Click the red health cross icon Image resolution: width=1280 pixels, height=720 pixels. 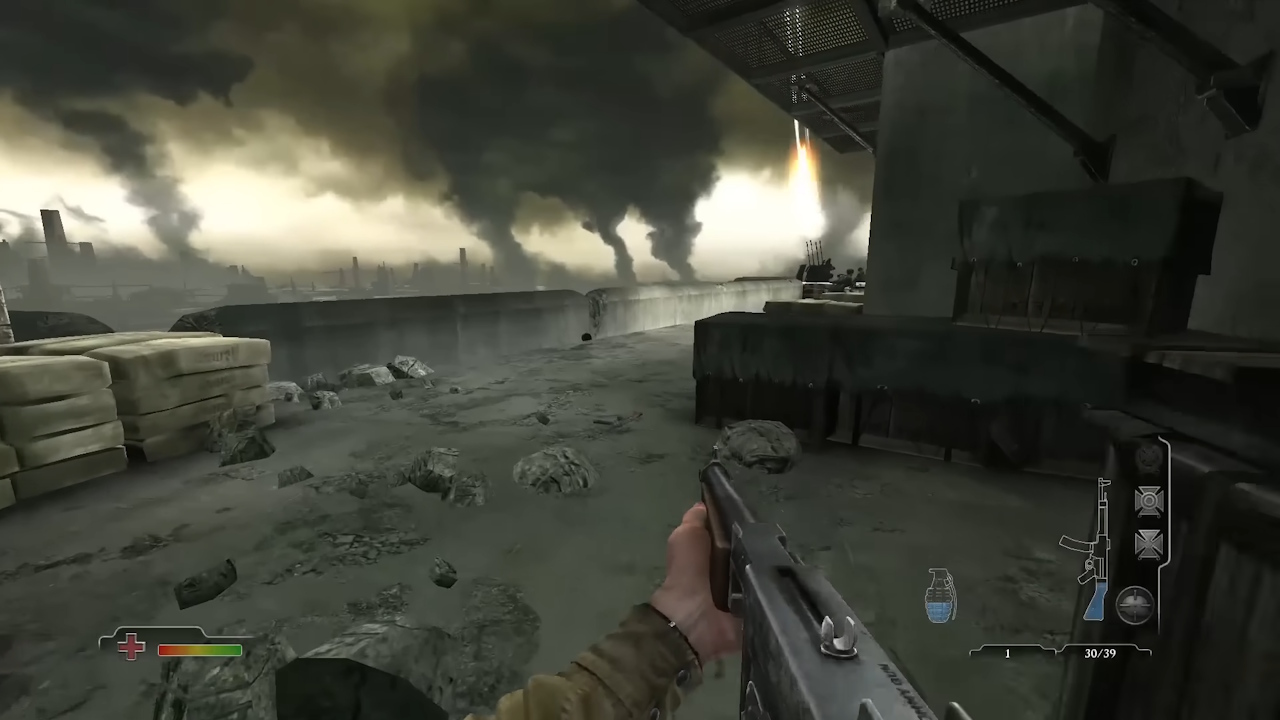point(131,648)
